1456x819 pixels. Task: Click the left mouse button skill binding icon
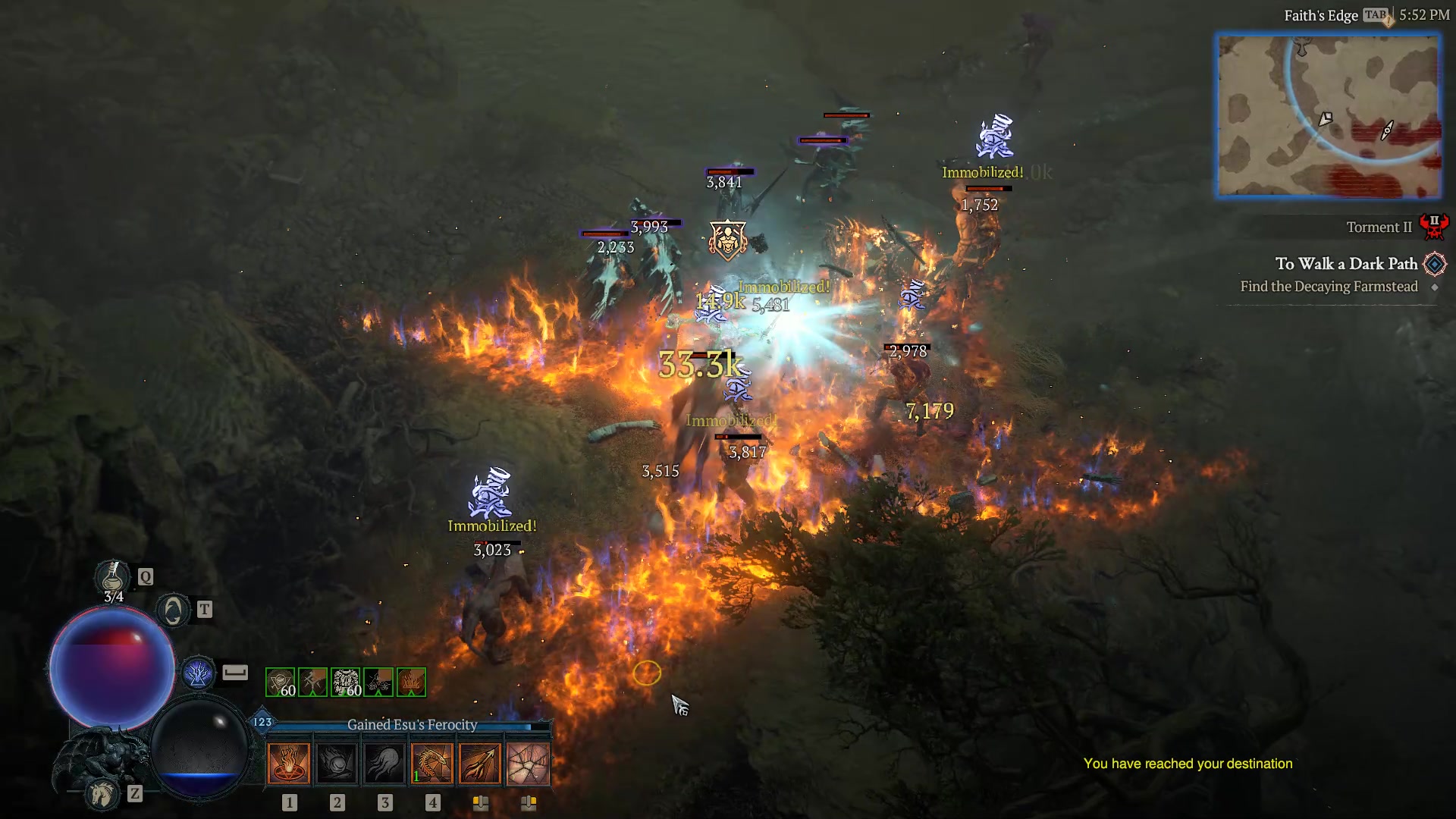pyautogui.click(x=481, y=802)
